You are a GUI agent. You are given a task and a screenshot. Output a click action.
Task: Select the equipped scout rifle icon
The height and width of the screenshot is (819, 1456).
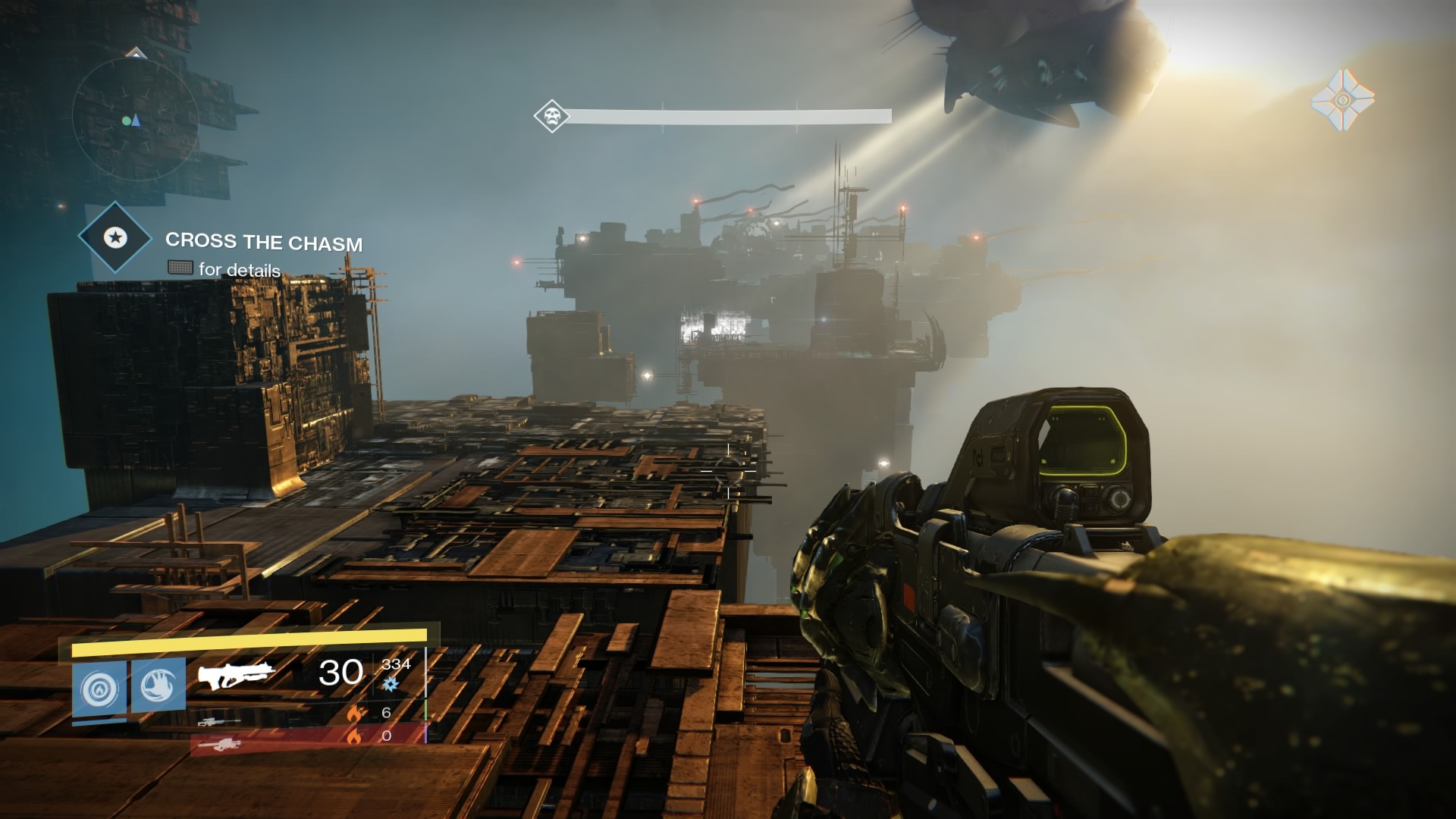[x=236, y=674]
